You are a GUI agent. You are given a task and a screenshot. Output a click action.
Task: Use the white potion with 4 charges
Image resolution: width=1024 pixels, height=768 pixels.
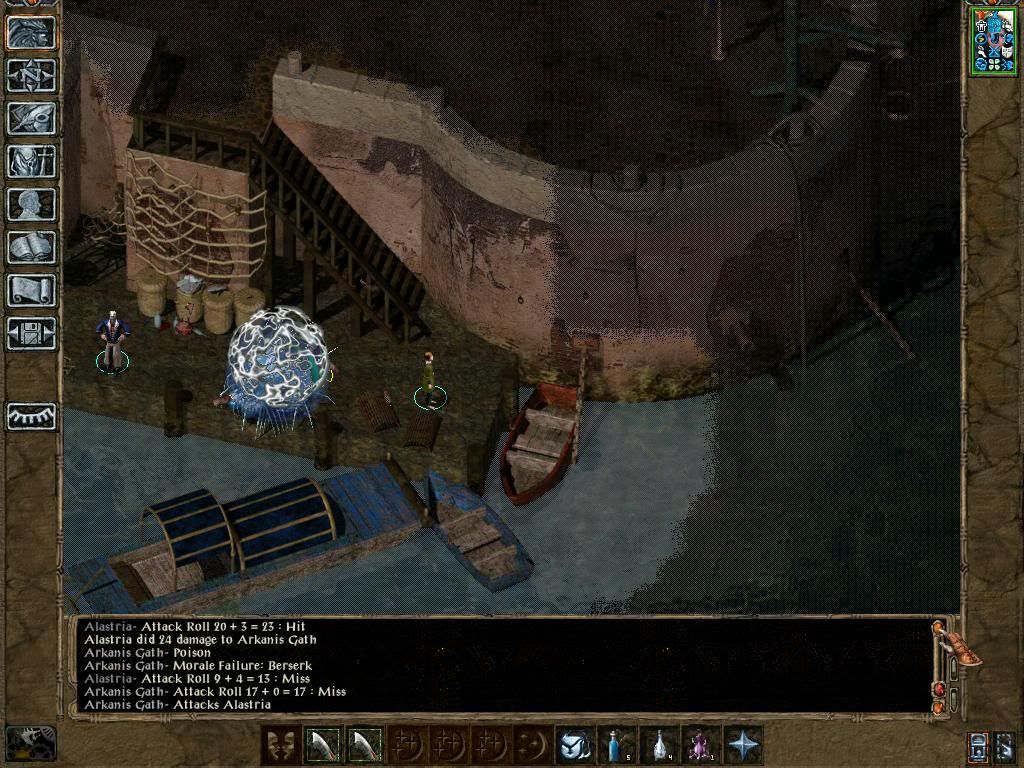coord(659,746)
